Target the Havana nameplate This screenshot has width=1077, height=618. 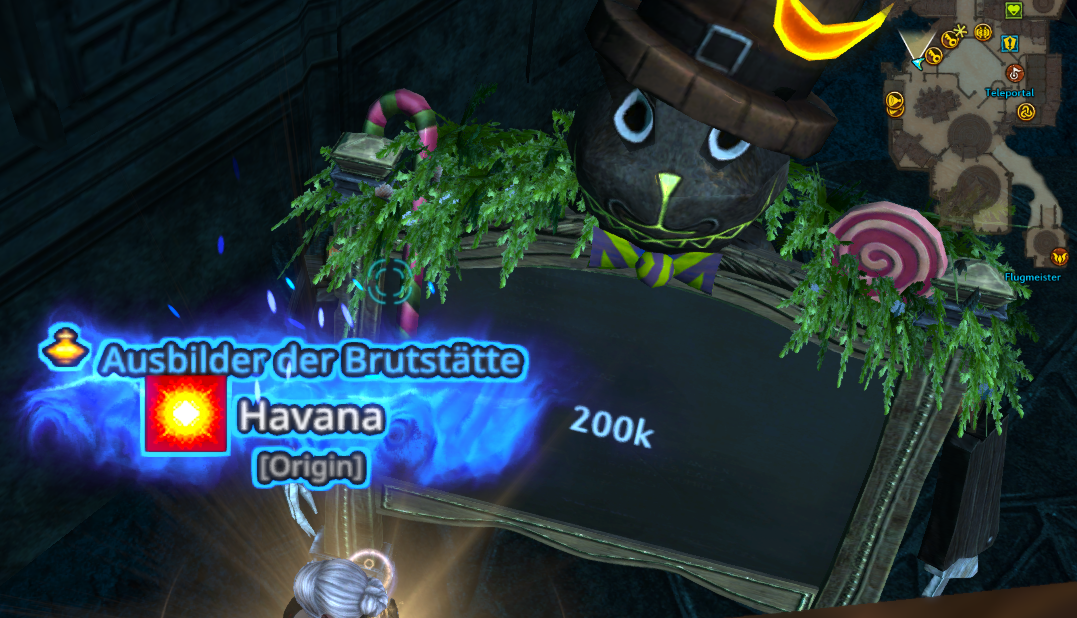coord(311,417)
